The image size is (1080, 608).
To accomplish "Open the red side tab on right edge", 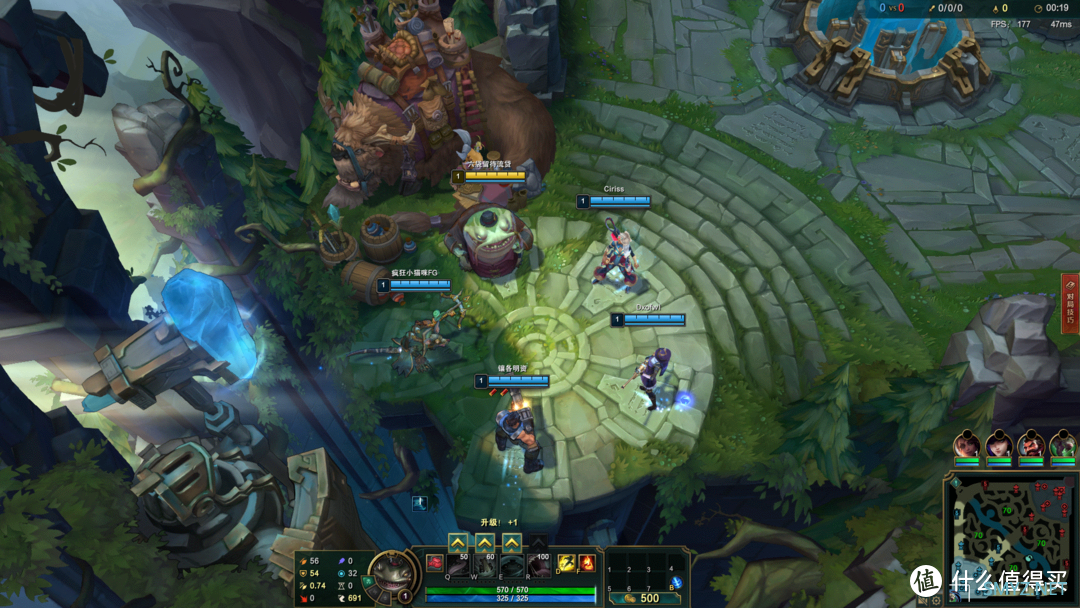I will coord(1070,303).
